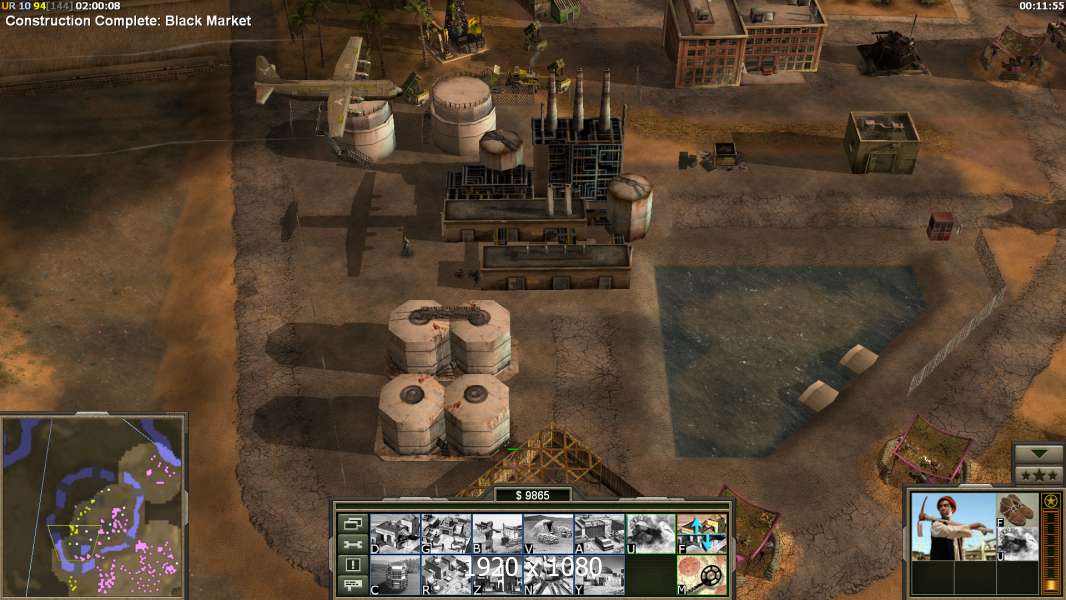This screenshot has height=600, width=1066.
Task: Pick the build icon with hotkey N
Action: [x=548, y=575]
